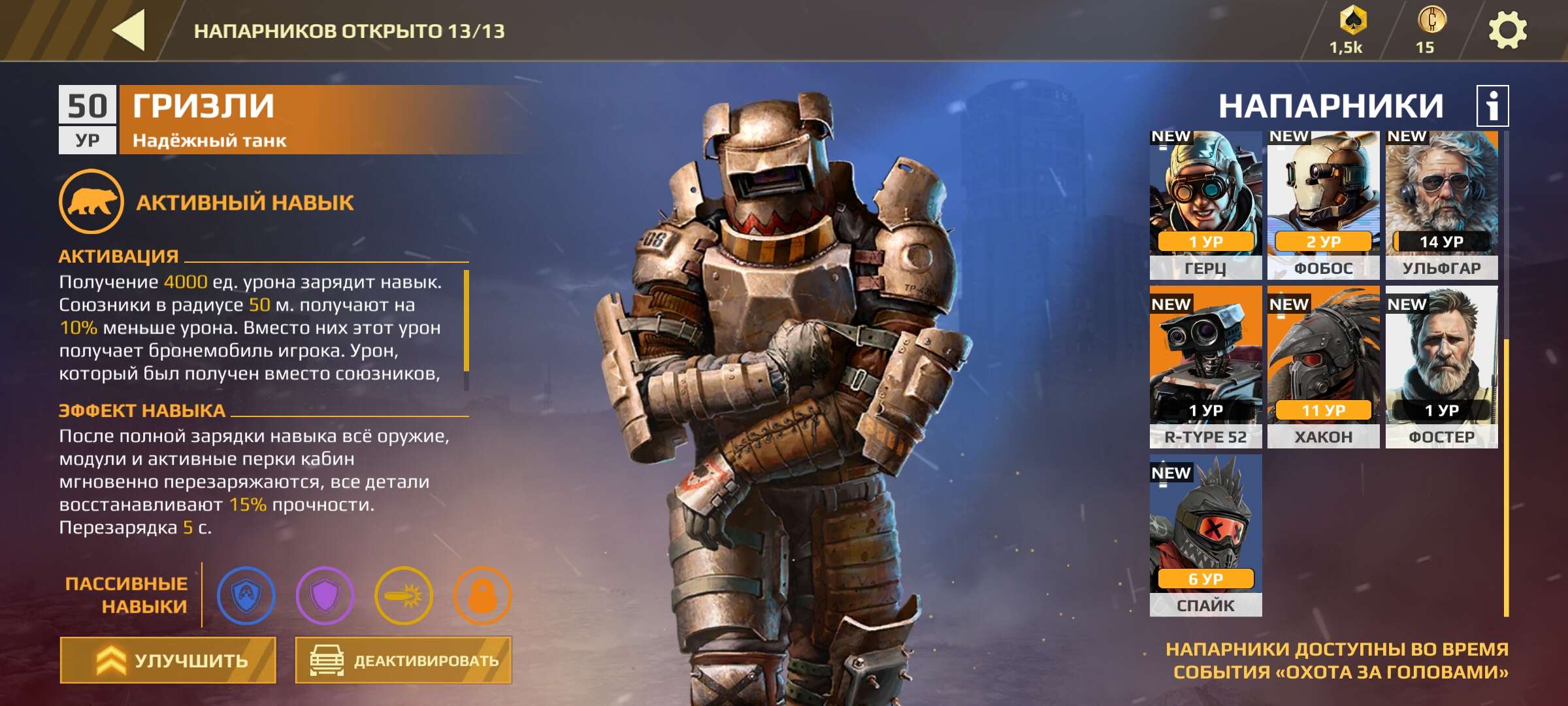Viewport: 1568px width, 706px height.
Task: Click the Улучшить upgrade button
Action: [168, 660]
